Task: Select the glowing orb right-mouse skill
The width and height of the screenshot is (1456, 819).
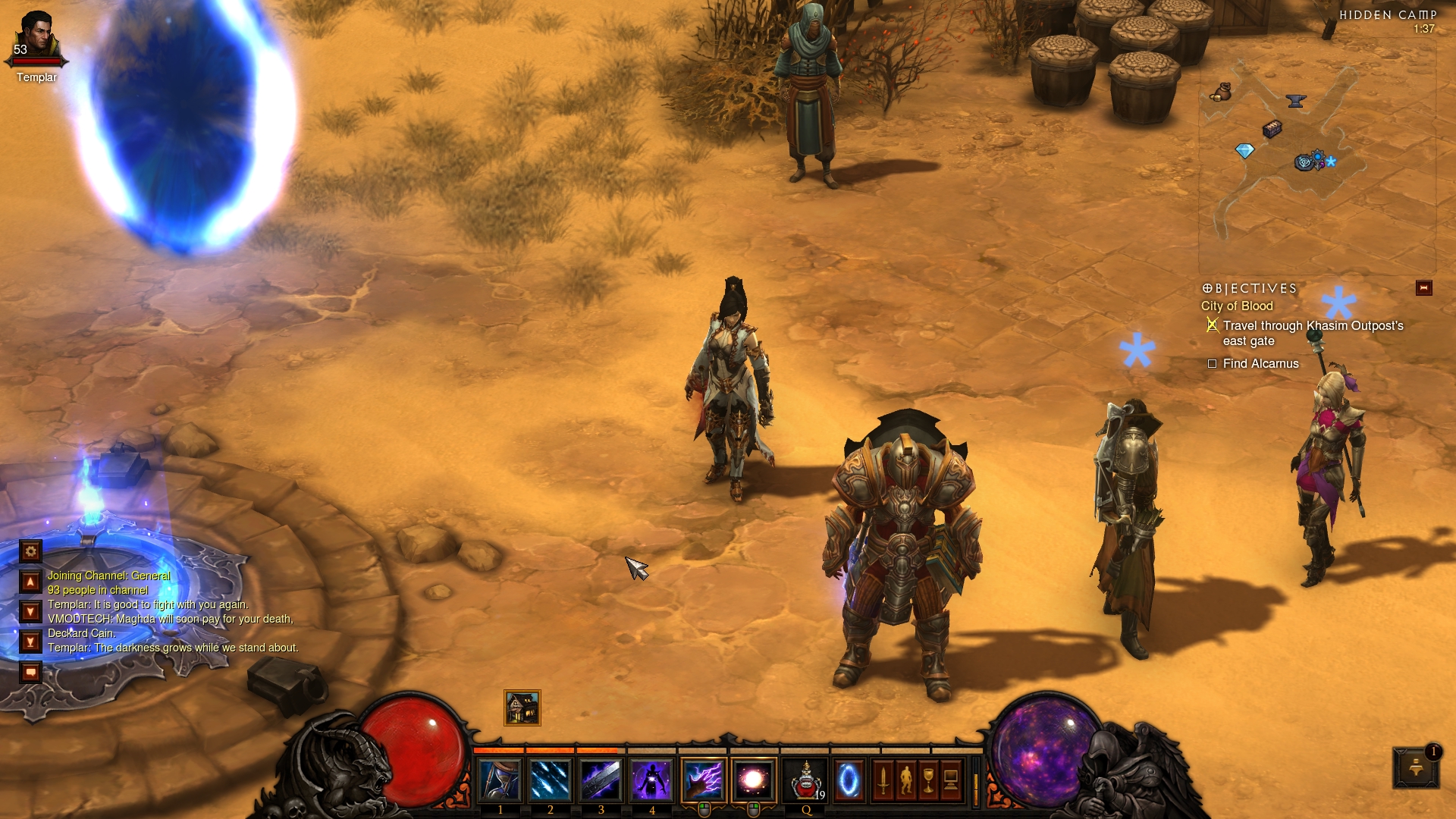Action: [754, 780]
